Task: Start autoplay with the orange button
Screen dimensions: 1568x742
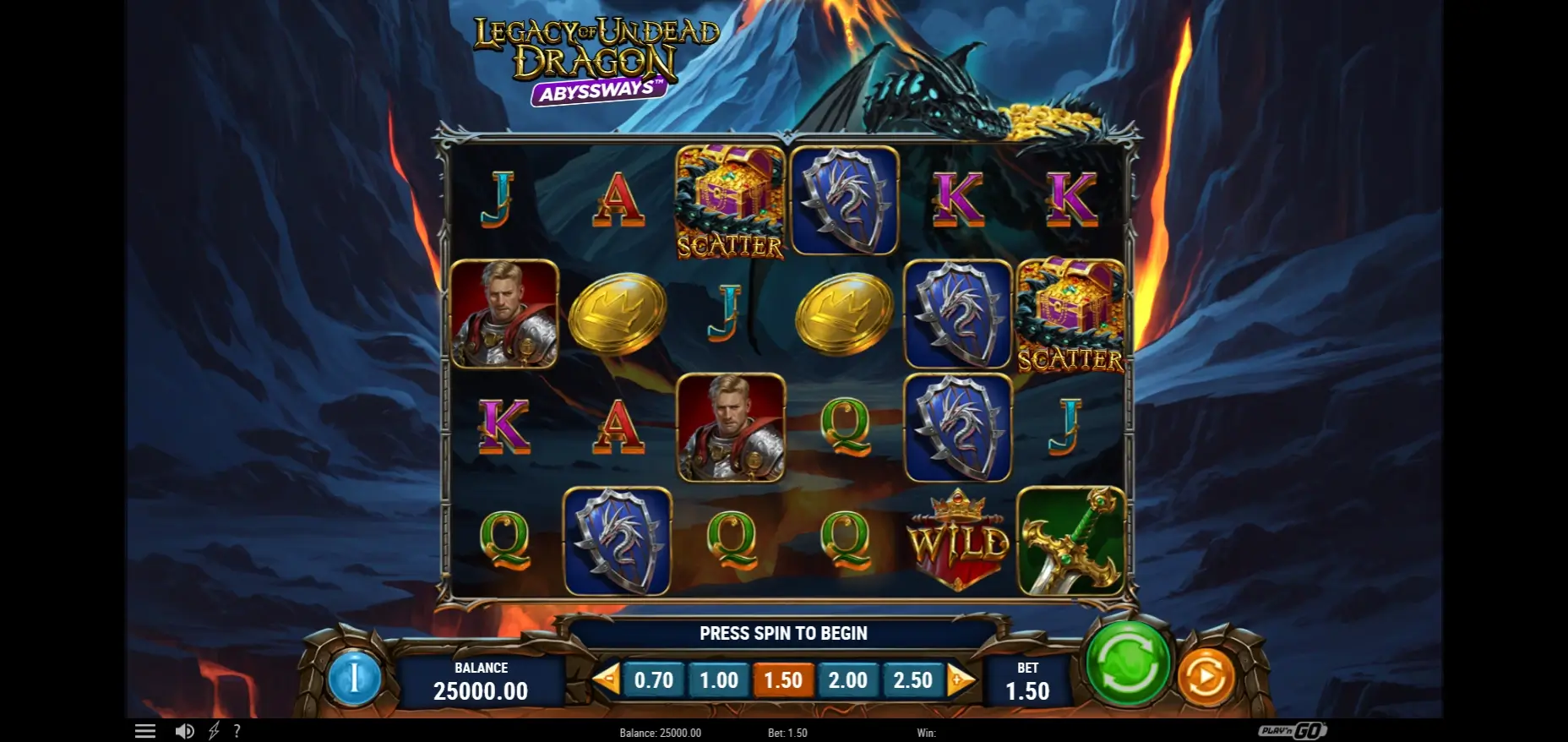Action: click(1206, 676)
